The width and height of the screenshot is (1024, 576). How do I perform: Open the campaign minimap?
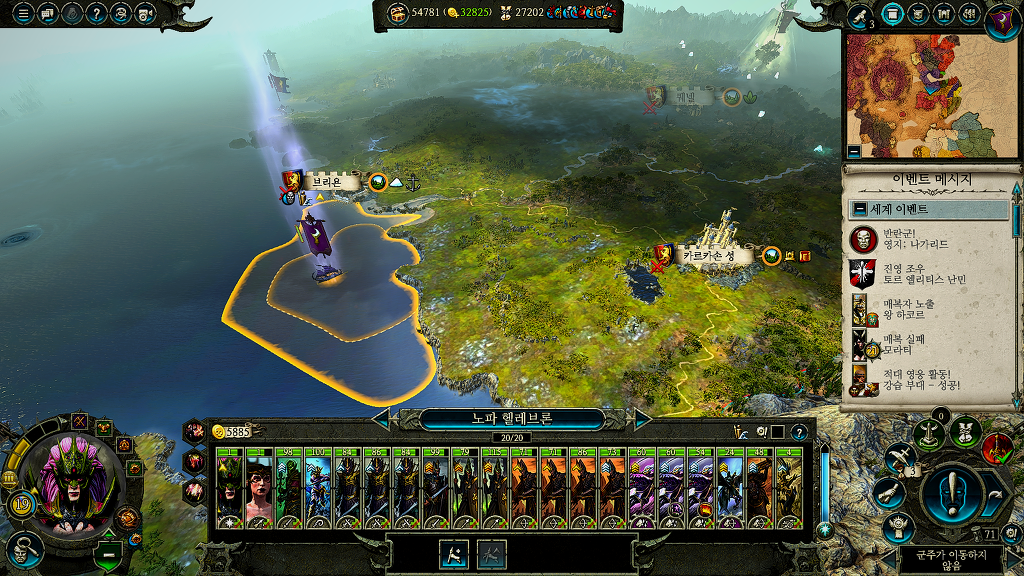(x=927, y=95)
